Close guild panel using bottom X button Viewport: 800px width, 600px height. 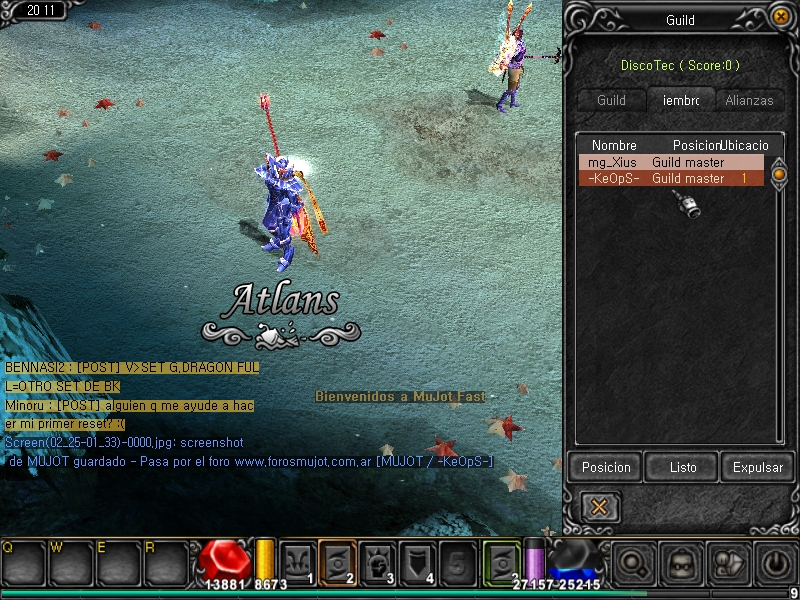599,506
